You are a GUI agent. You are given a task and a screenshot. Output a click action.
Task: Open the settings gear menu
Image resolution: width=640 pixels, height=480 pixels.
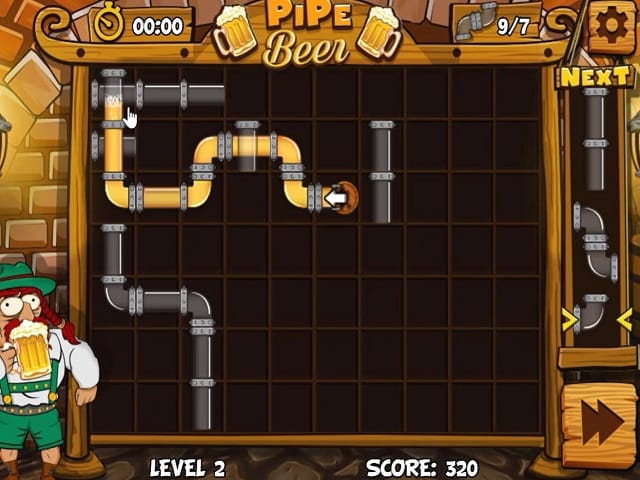pos(611,25)
